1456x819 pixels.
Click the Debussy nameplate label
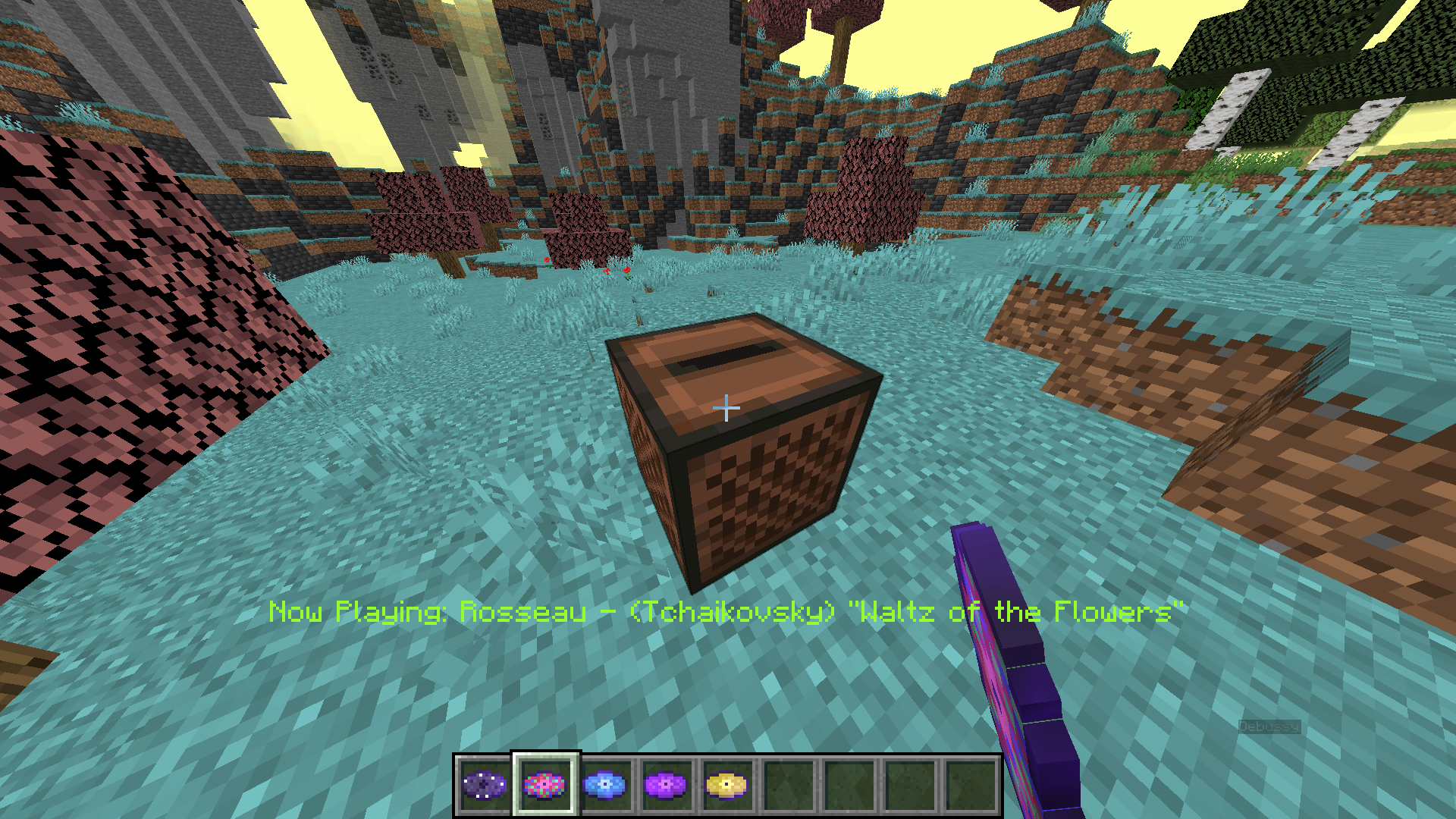click(1268, 728)
